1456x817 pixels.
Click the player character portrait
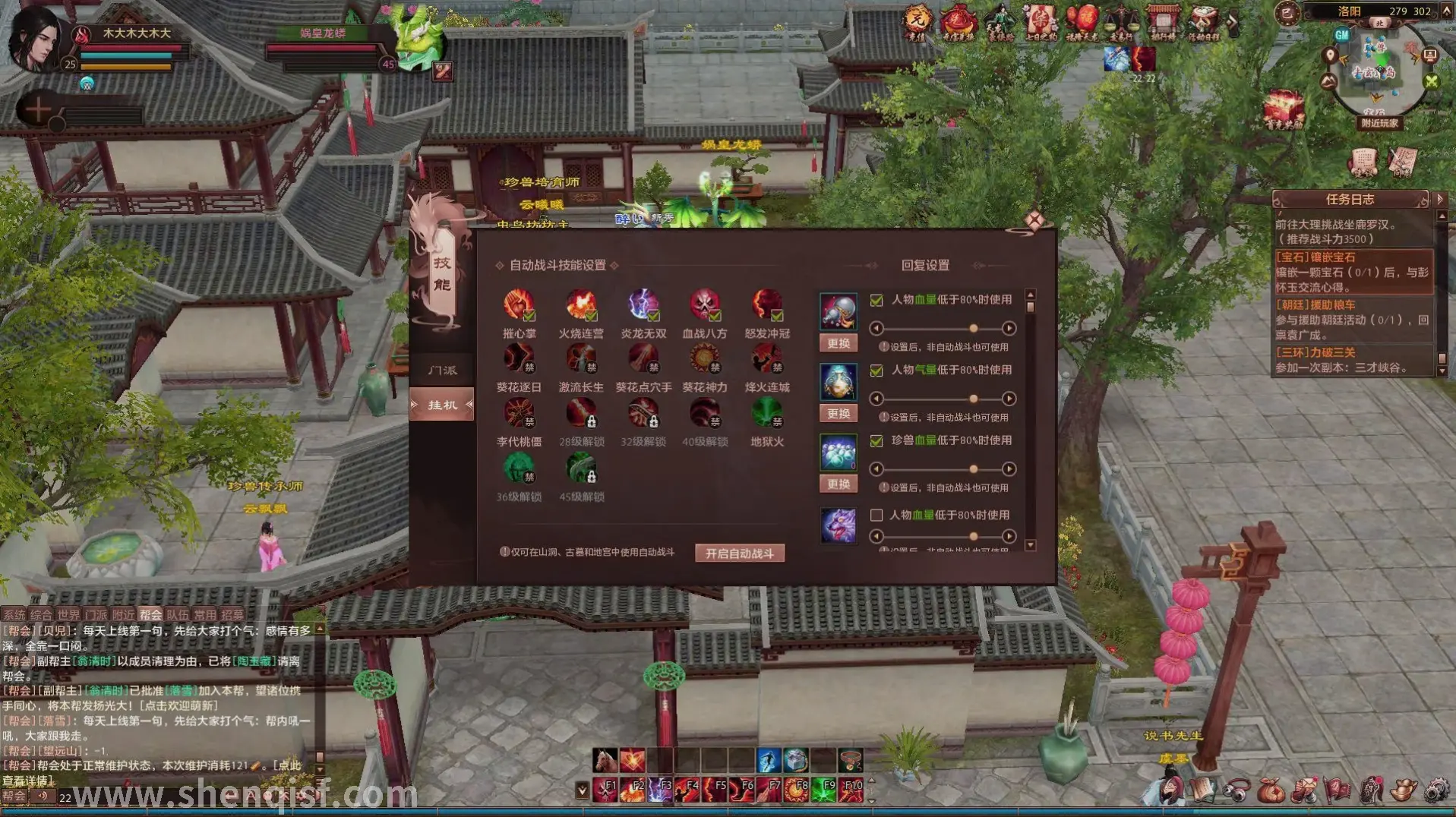(x=34, y=39)
